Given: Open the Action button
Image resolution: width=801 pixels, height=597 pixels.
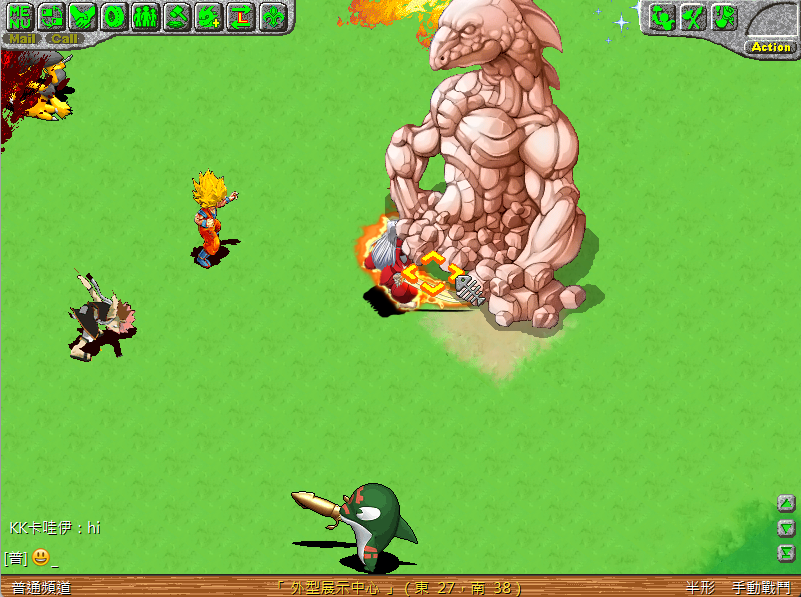Looking at the screenshot, I should (770, 47).
